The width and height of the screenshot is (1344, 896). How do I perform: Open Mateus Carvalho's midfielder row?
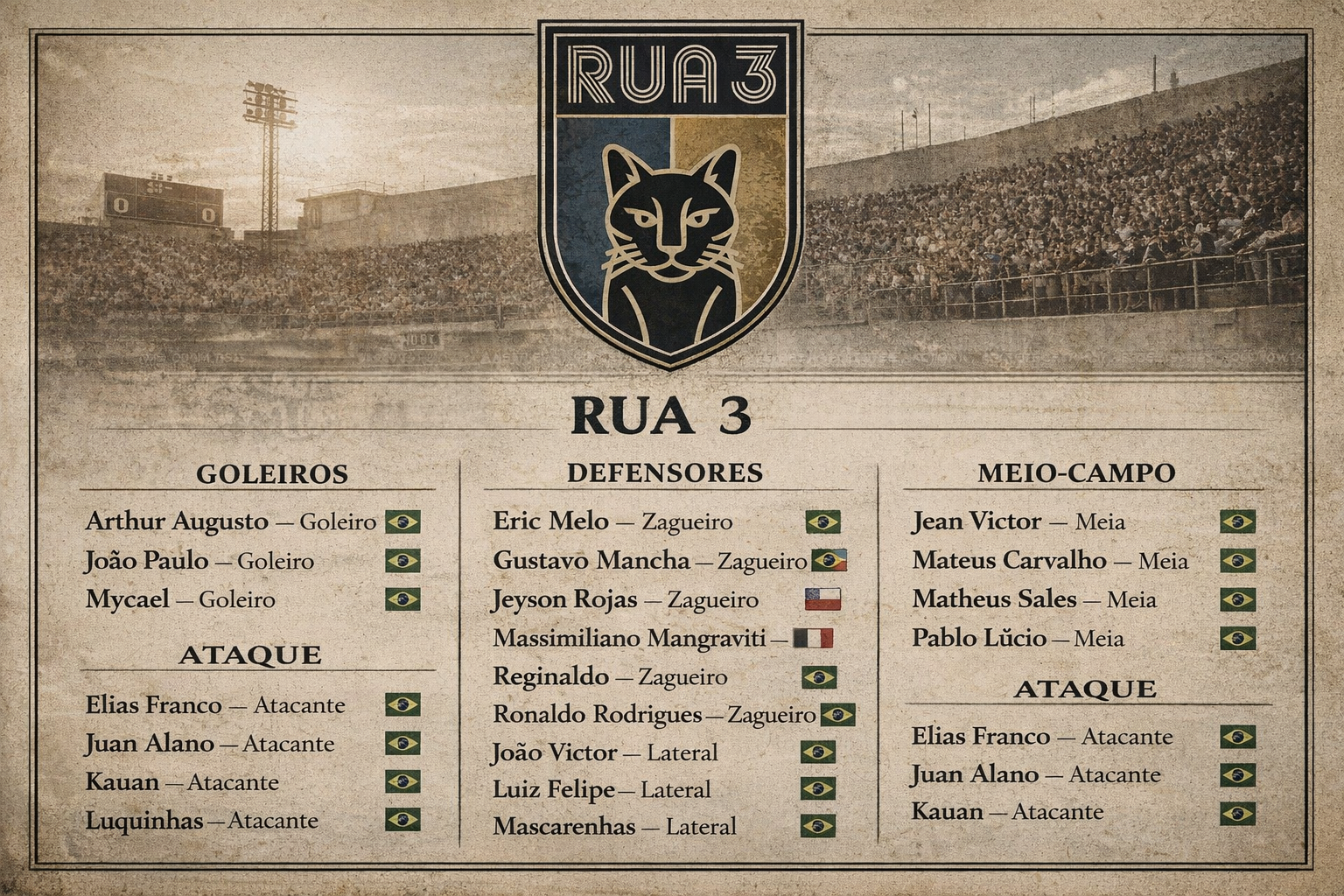1050,560
